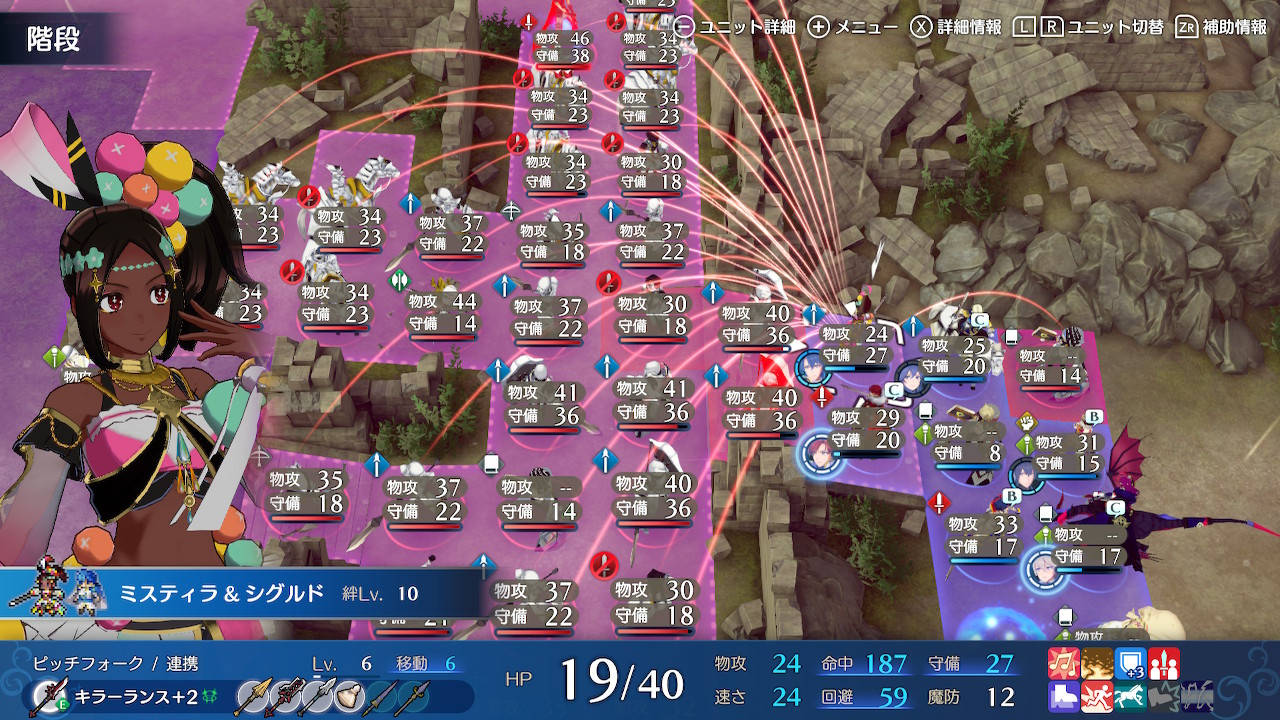1280x720 pixels.
Task: Select the running figure canto icon
Action: 1097,697
